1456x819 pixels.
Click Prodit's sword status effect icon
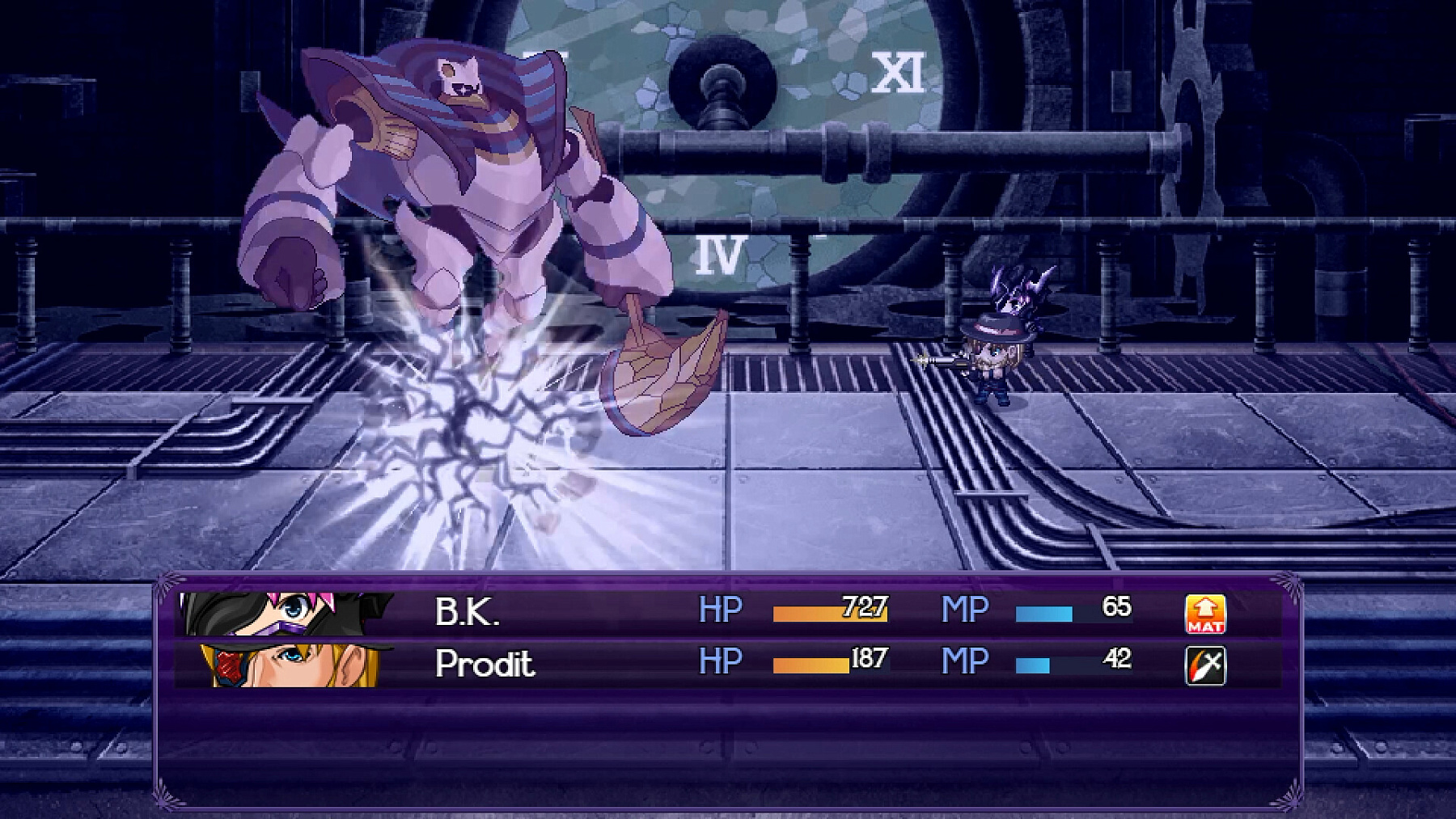(x=1204, y=665)
